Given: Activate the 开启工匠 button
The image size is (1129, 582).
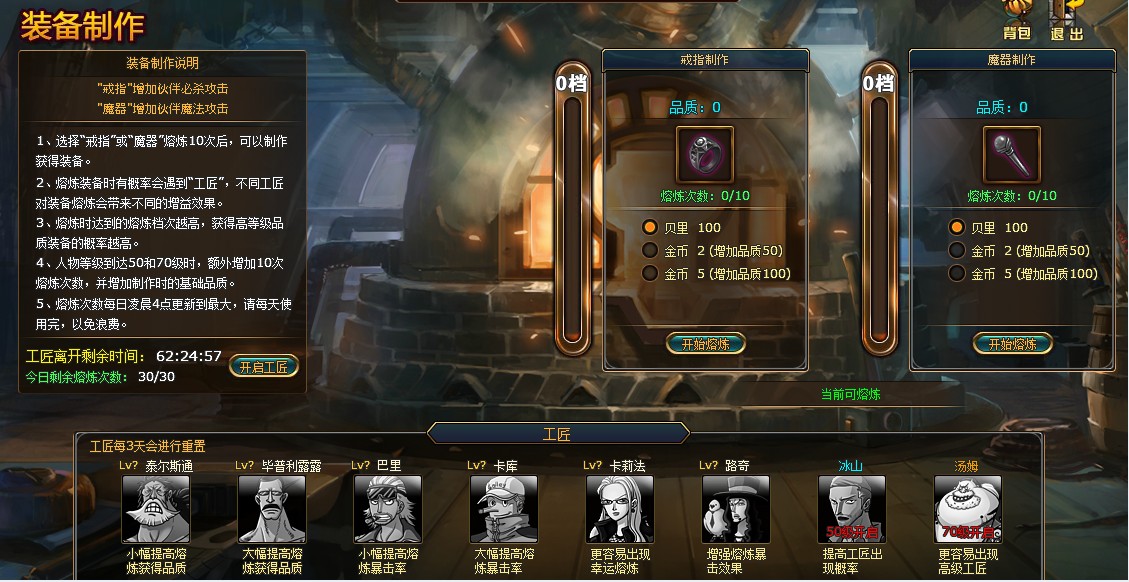Looking at the screenshot, I should pyautogui.click(x=264, y=366).
